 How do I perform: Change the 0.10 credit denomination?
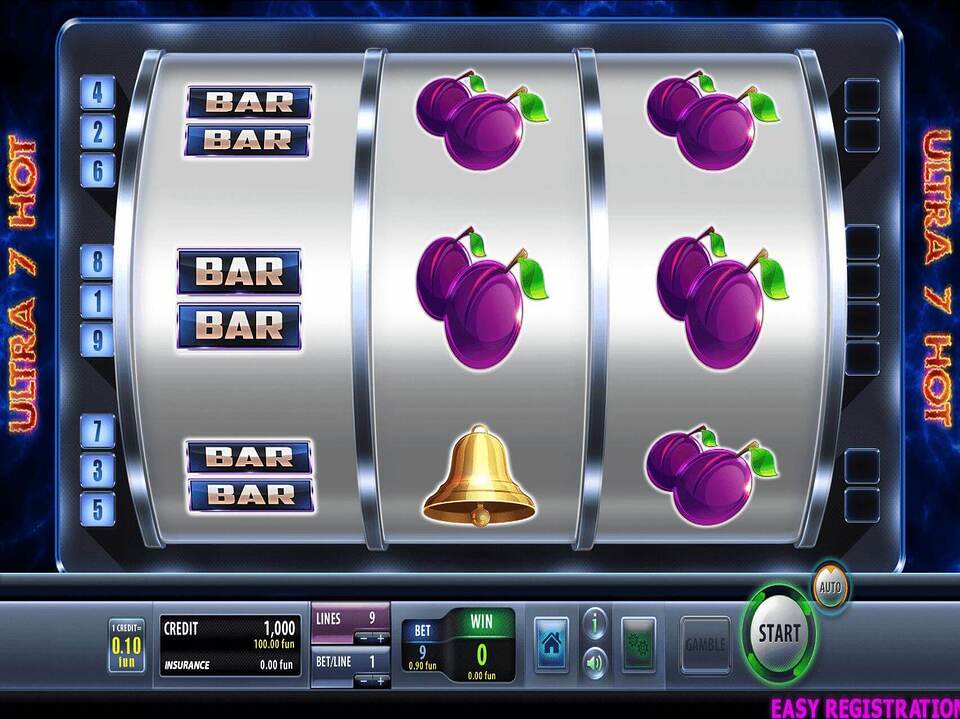[x=126, y=646]
